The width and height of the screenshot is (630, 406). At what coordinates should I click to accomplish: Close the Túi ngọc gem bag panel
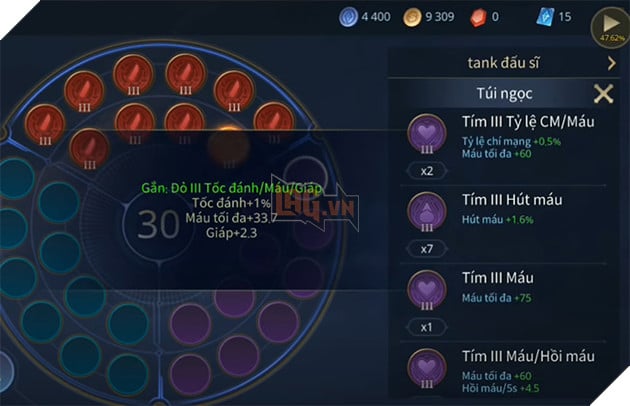click(x=603, y=94)
